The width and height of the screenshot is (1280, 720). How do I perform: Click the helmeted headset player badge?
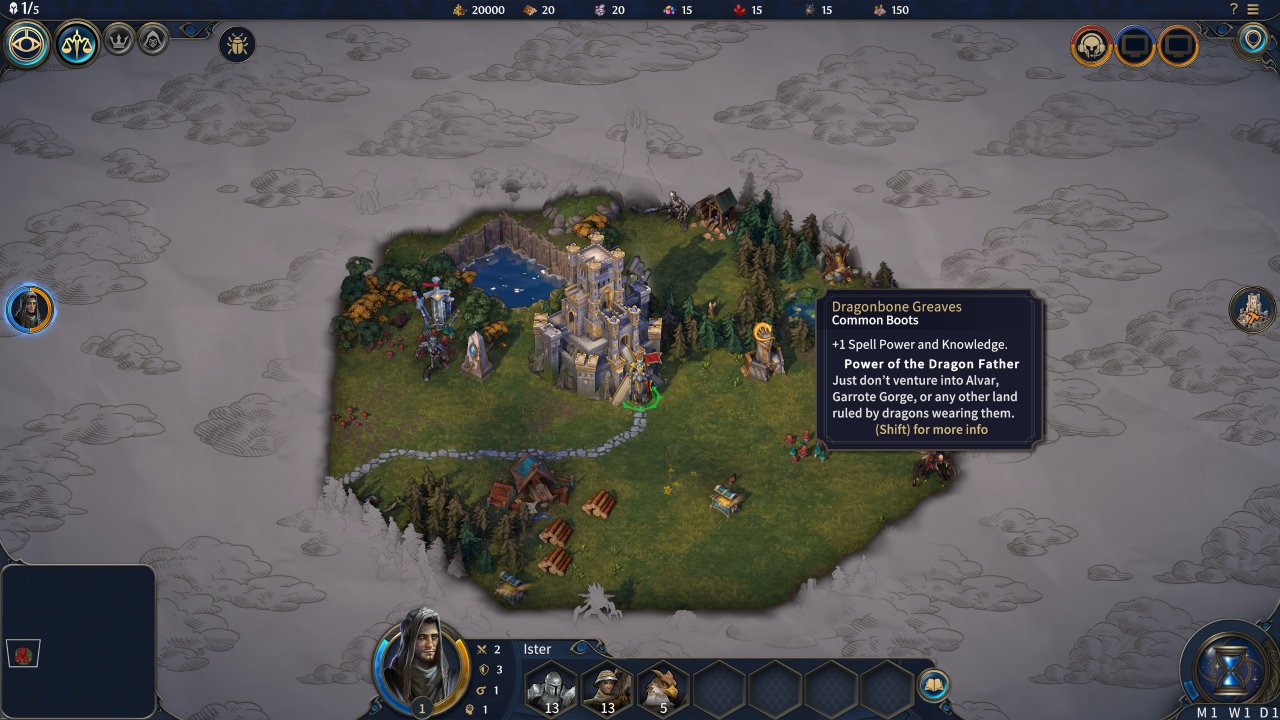pos(1091,46)
